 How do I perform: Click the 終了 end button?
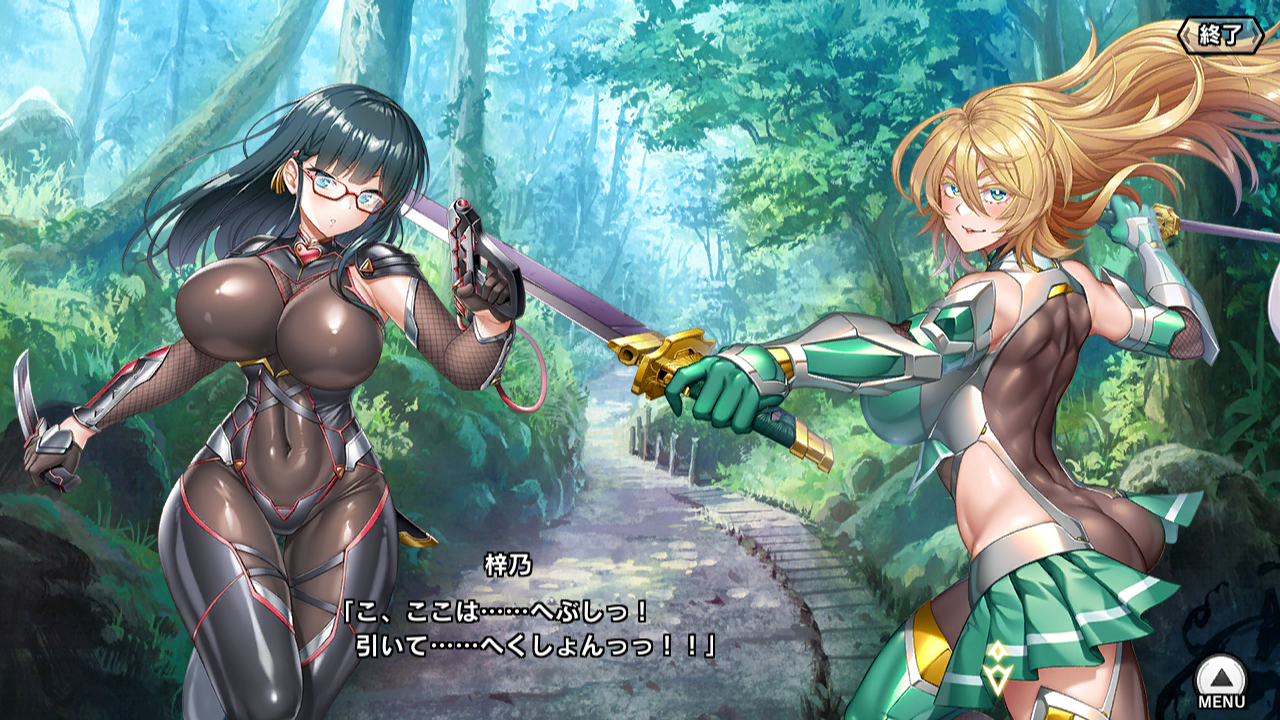(x=1220, y=35)
